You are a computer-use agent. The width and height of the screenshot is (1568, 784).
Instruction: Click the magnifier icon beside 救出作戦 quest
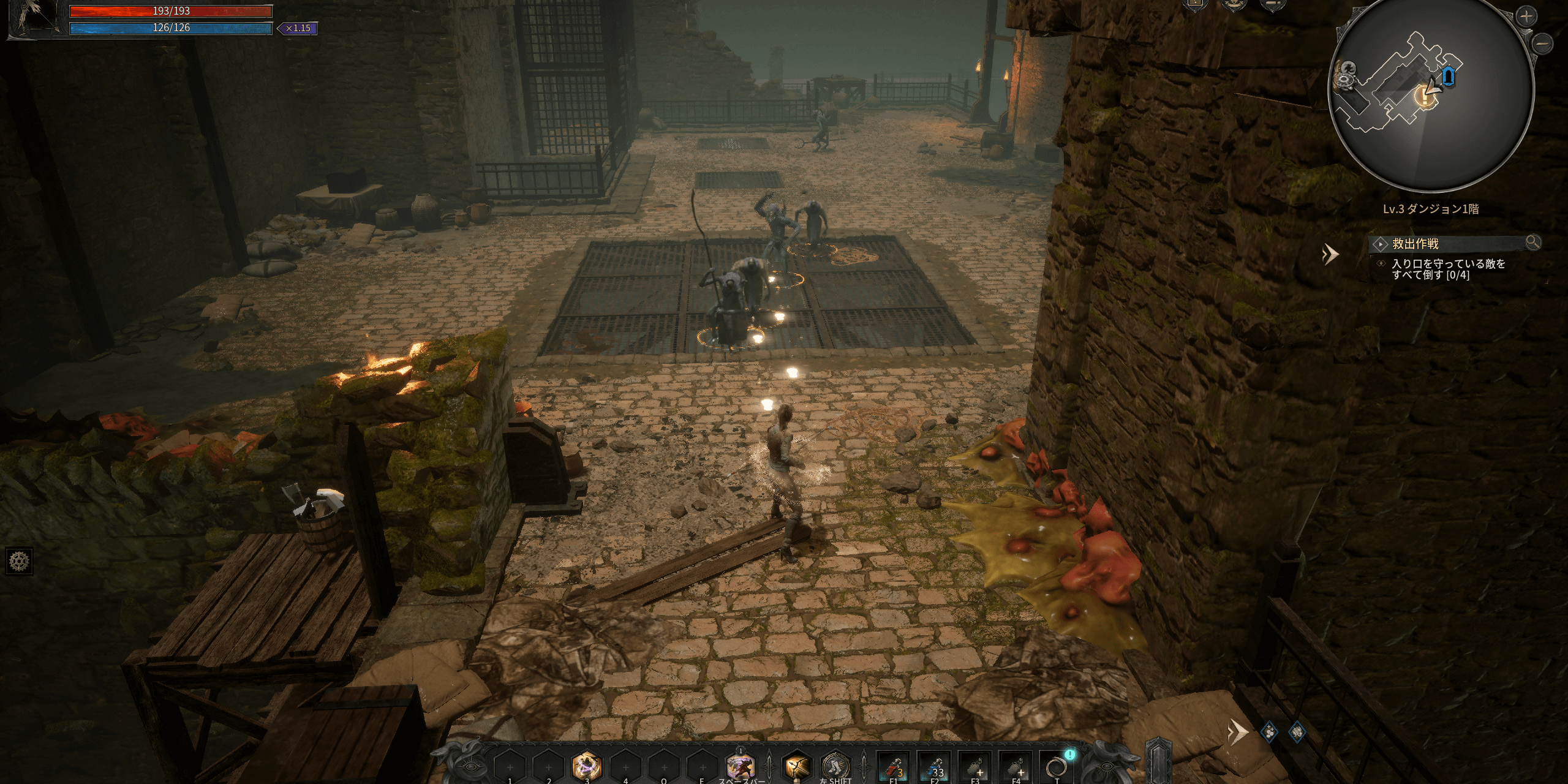[1532, 243]
